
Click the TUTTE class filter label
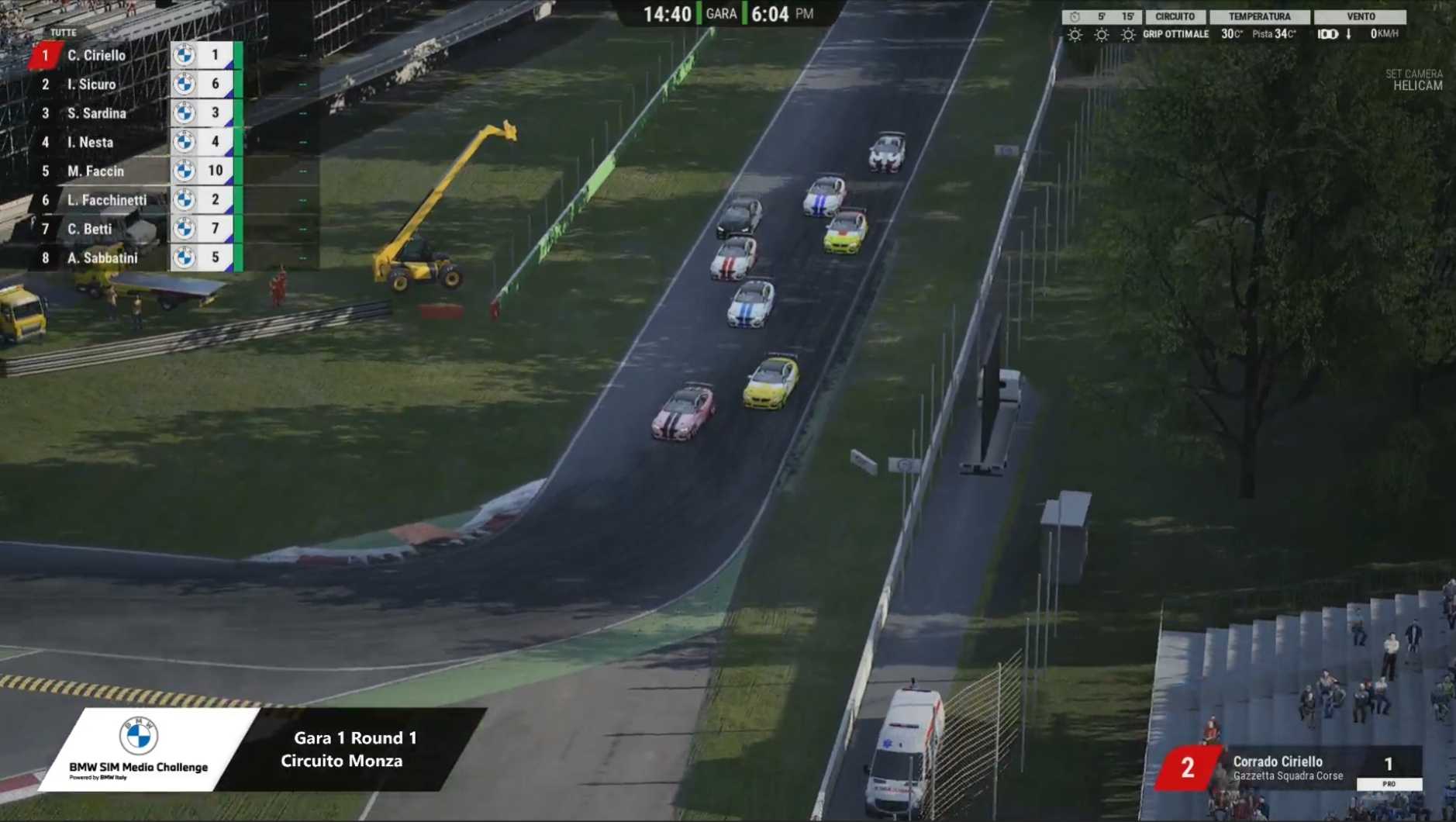(x=64, y=33)
